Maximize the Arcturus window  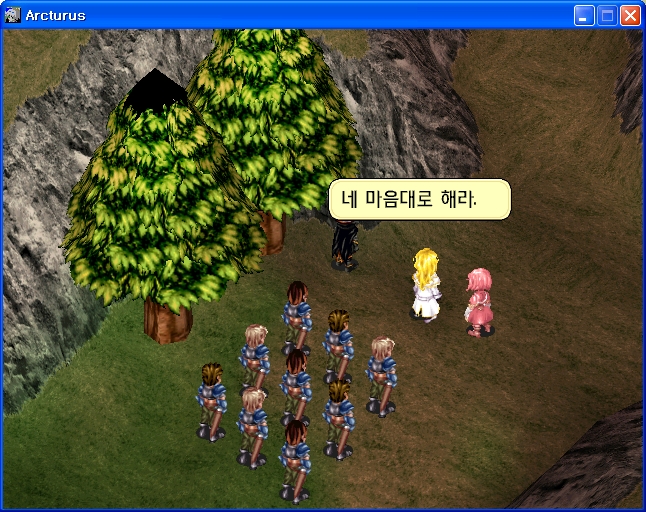607,15
